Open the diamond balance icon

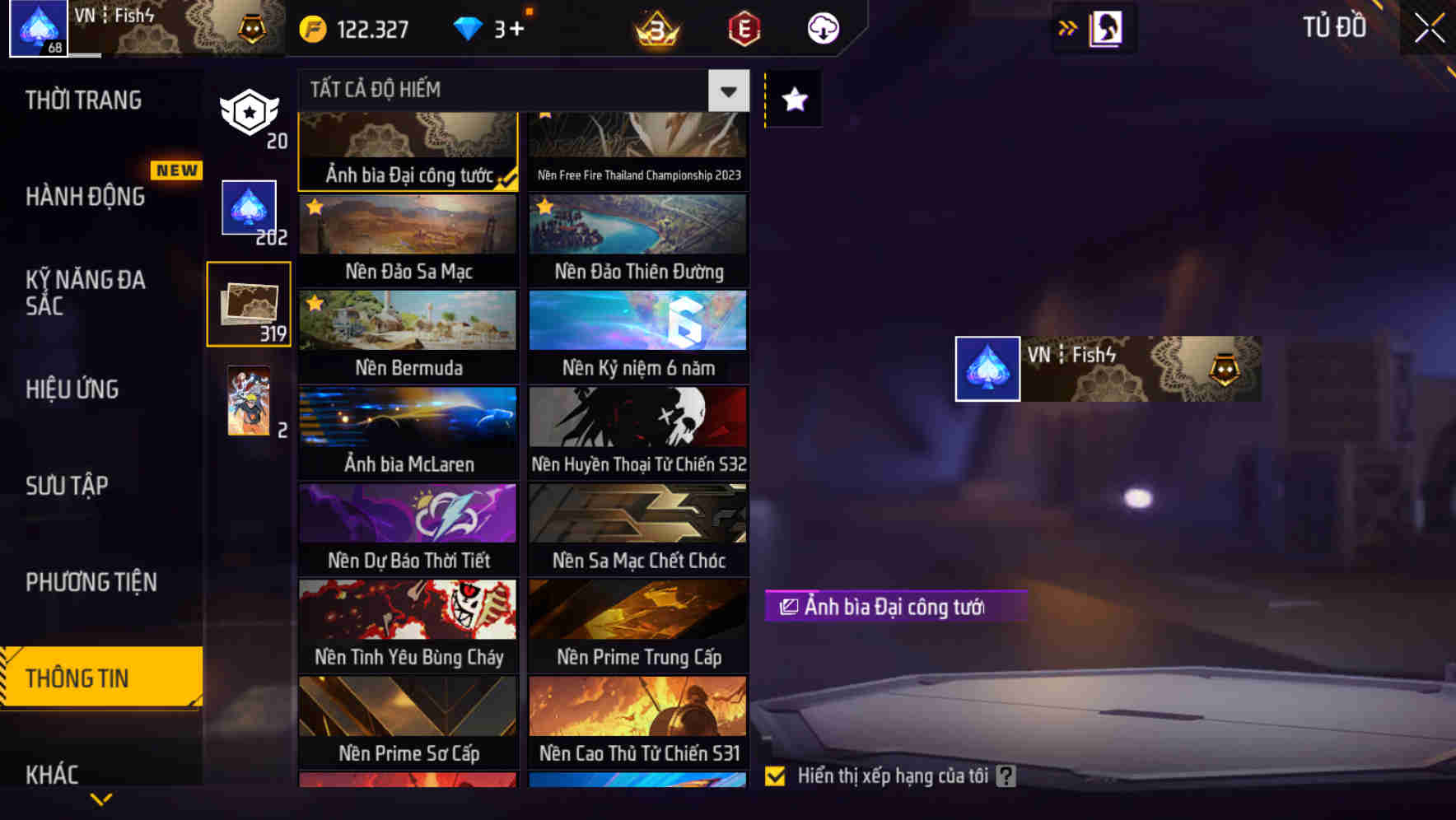click(468, 27)
